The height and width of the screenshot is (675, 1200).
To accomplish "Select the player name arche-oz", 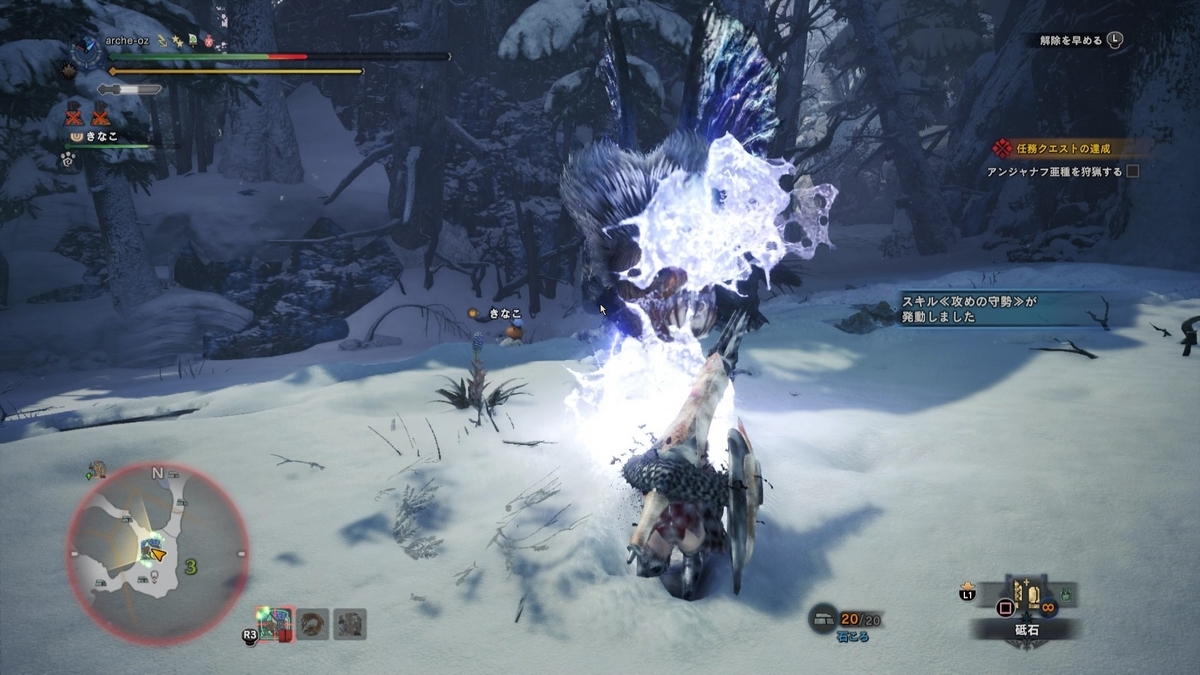I will click(x=128, y=43).
